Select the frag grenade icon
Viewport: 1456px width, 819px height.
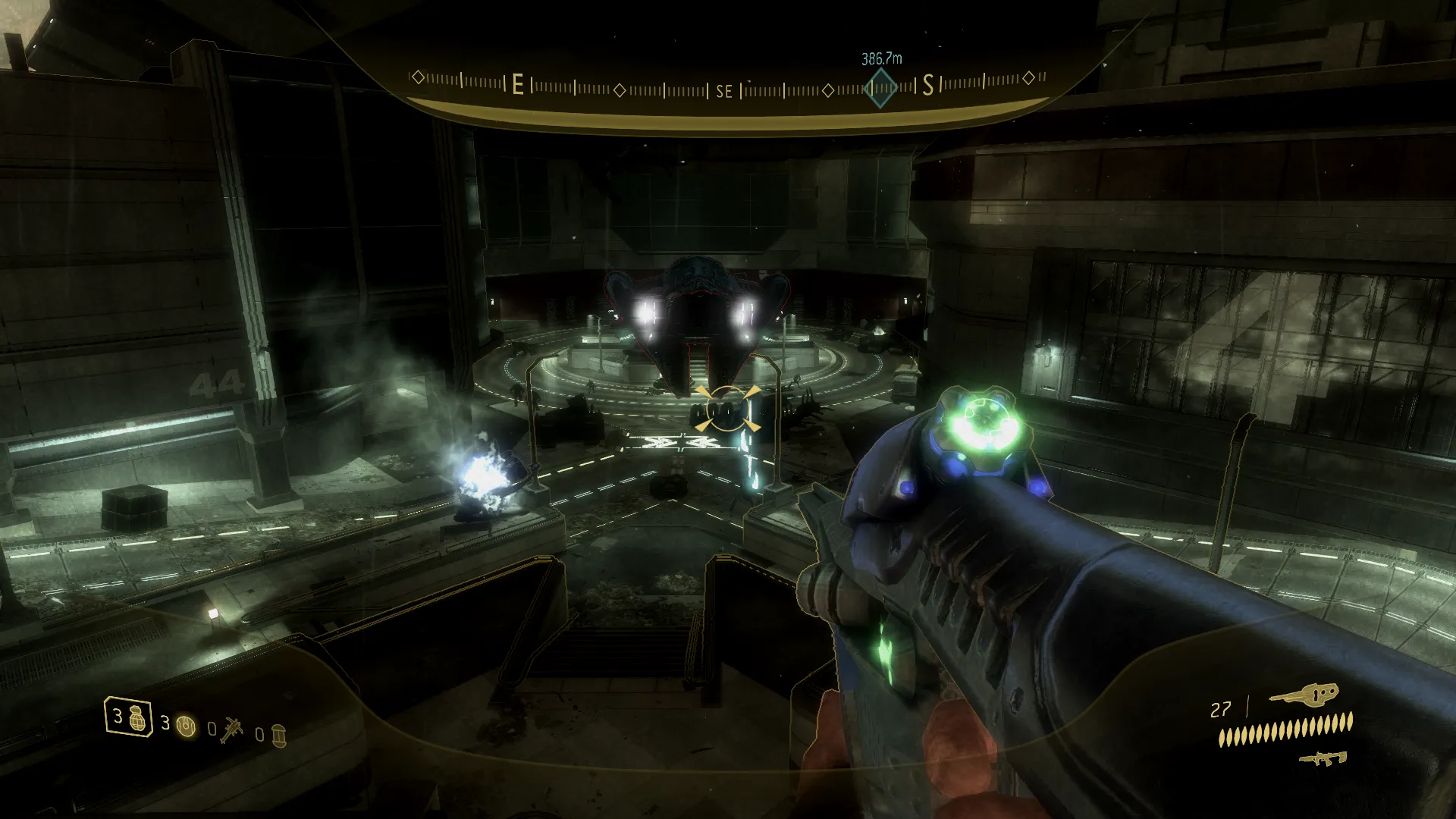136,717
